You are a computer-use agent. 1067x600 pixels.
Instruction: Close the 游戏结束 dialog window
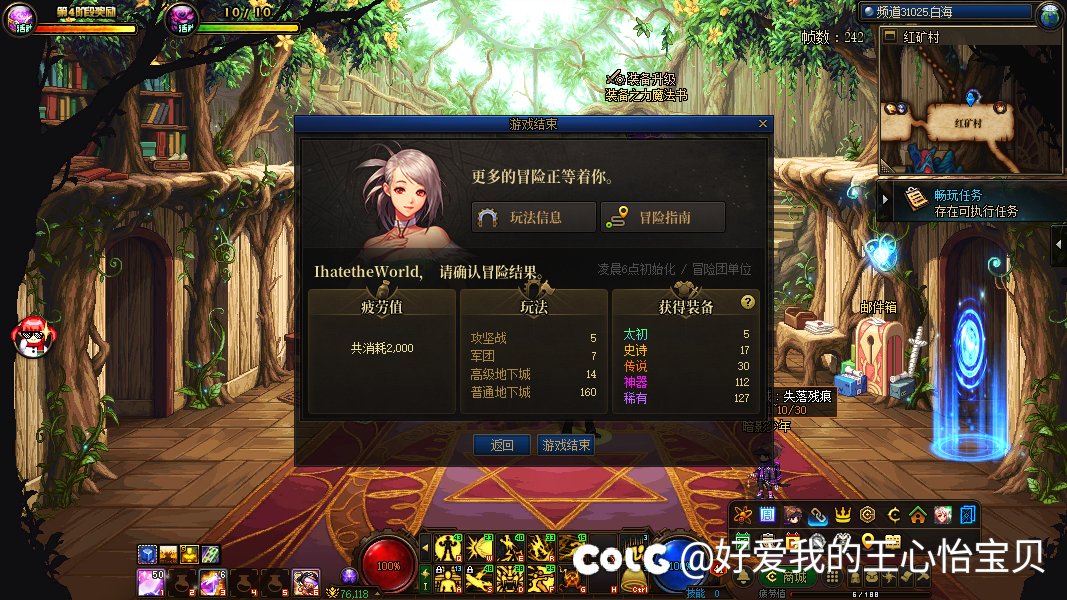[763, 124]
